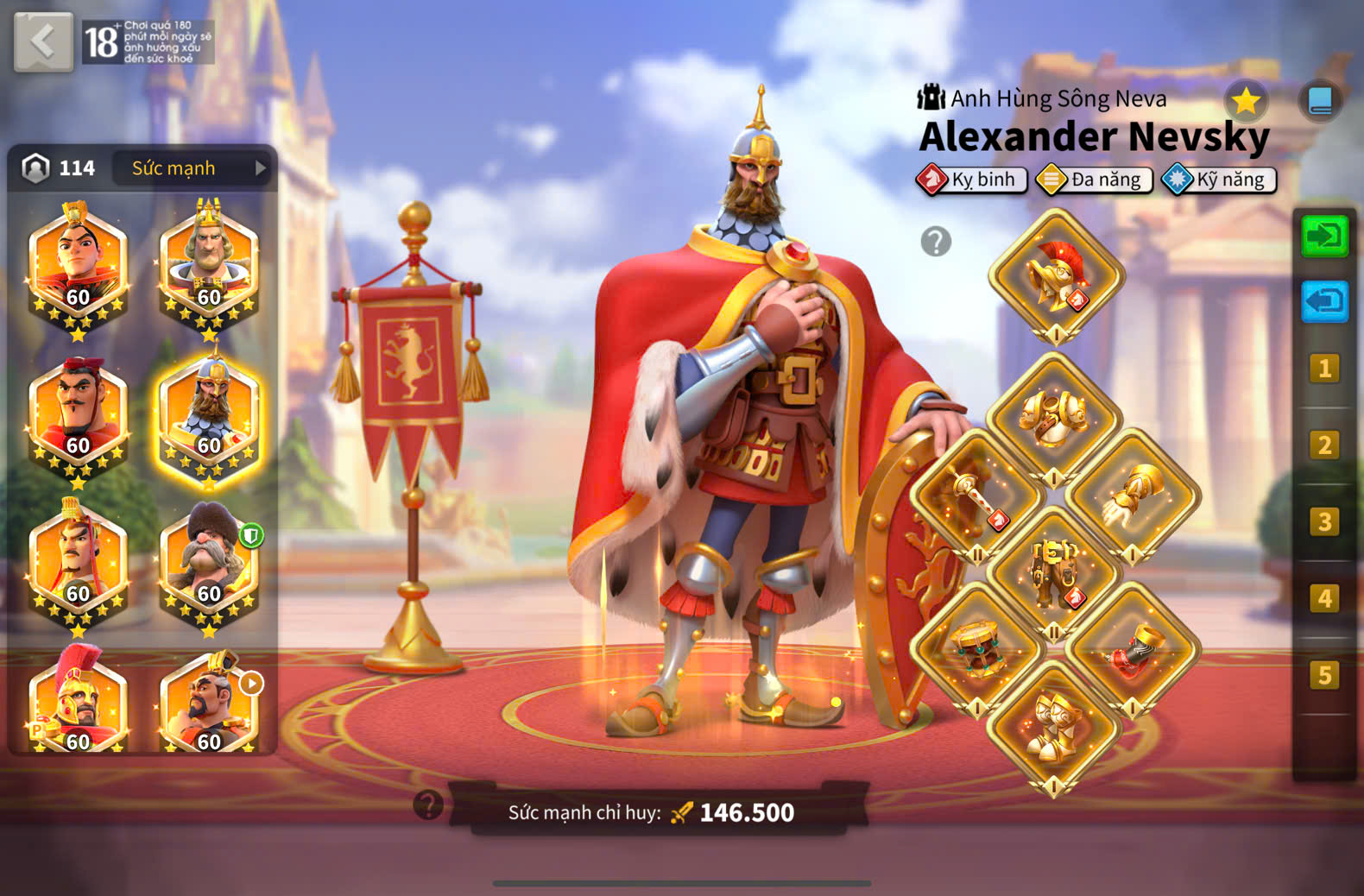Open the Sức mạnh sort dropdown
Screen dimensions: 1364x896
[x=193, y=168]
